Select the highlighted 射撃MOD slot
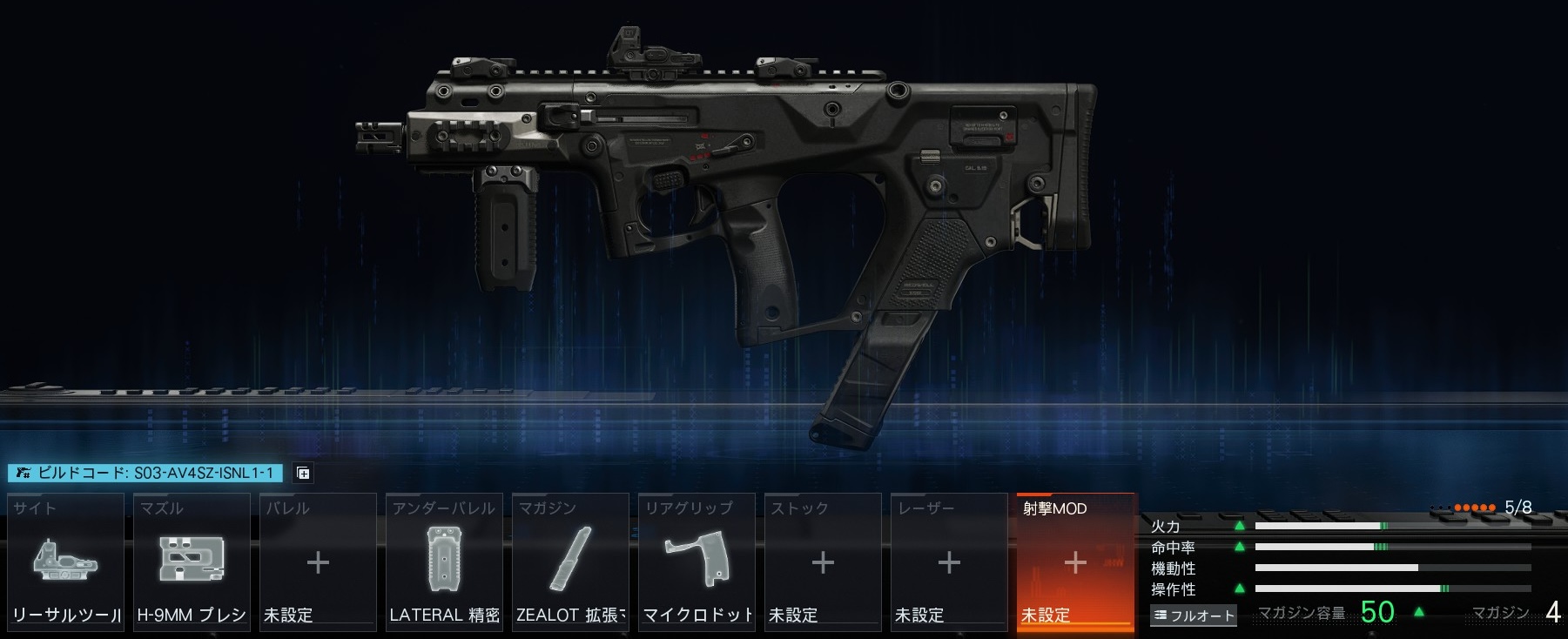This screenshot has width=1568, height=639. [1075, 561]
